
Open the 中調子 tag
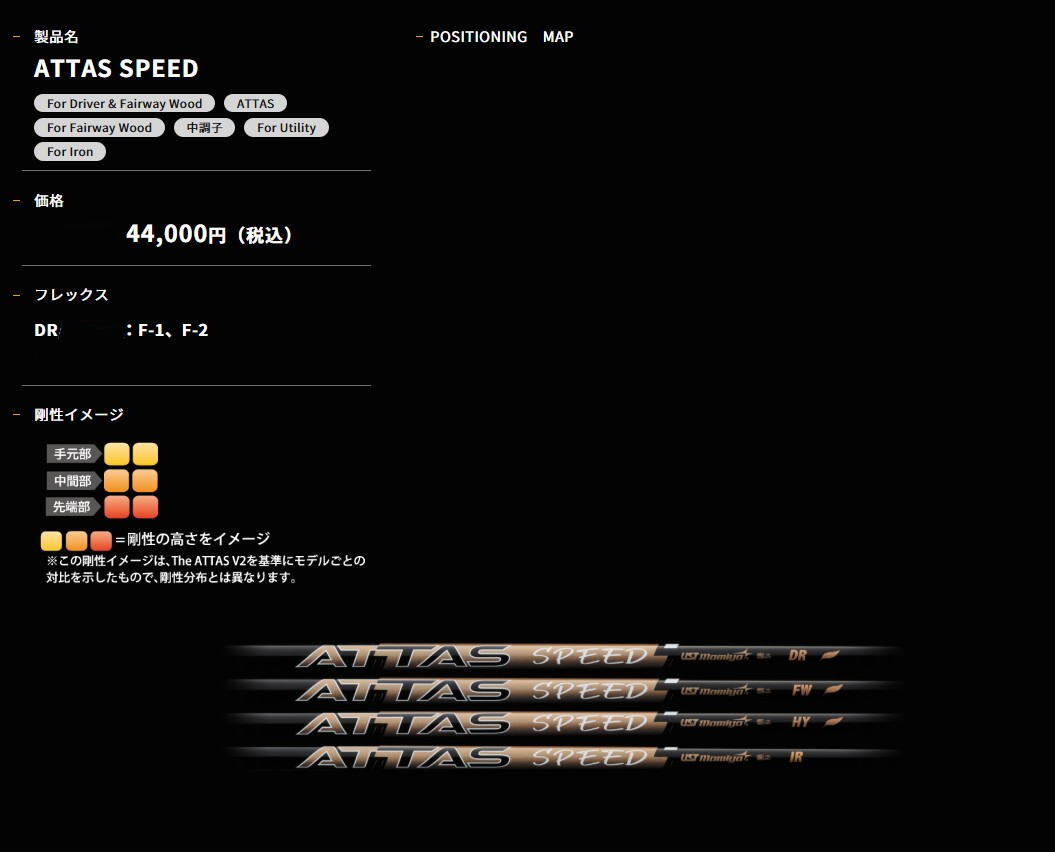pos(204,128)
